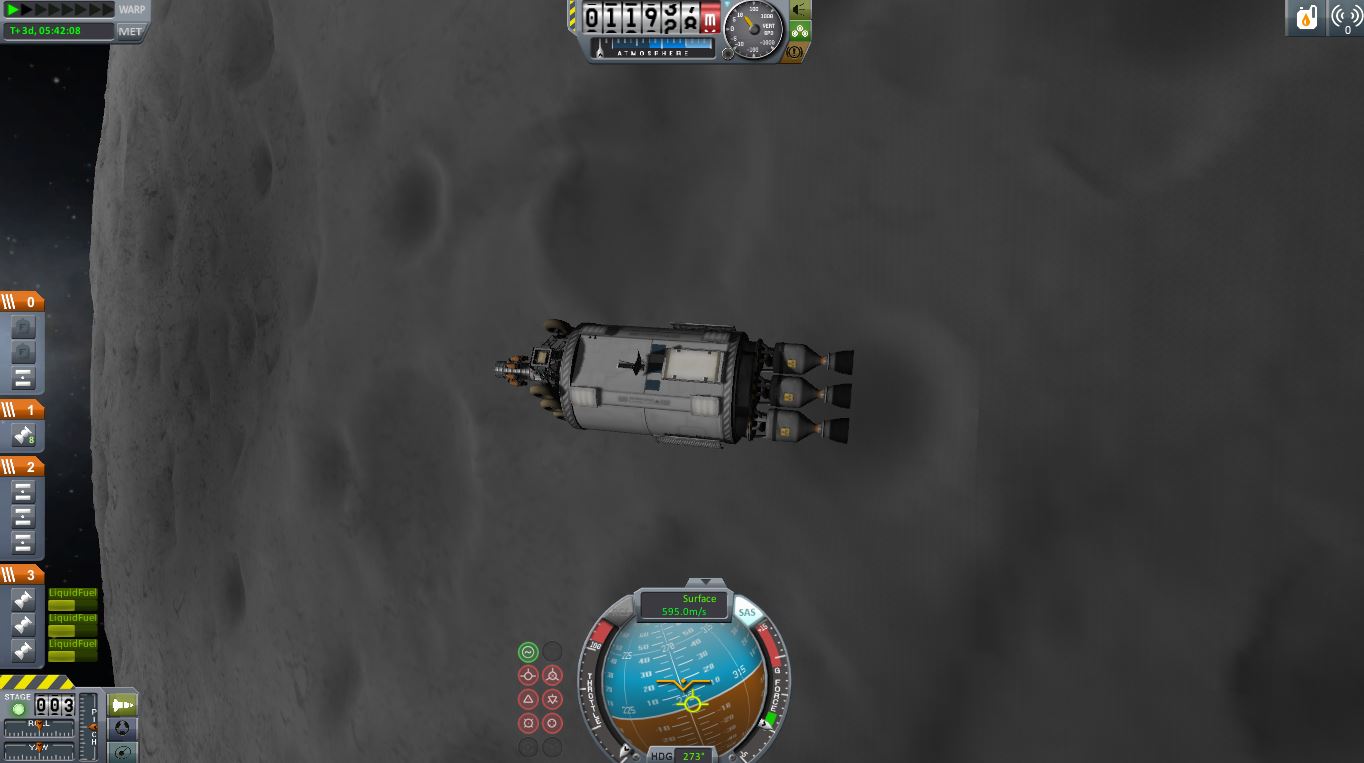This screenshot has width=1364, height=763.
Task: Choose the normal SAS direction
Action: [528, 700]
